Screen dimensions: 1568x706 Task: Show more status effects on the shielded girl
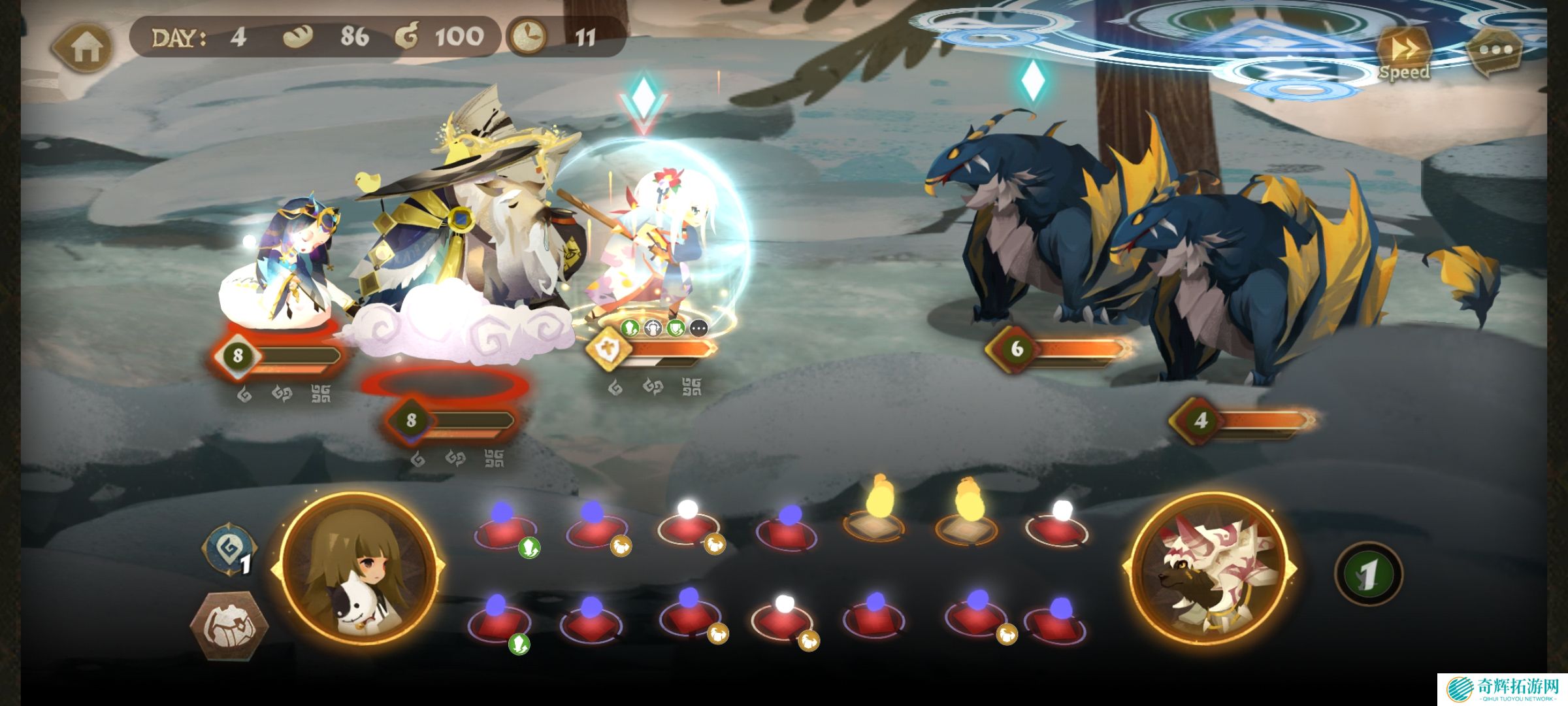(x=698, y=328)
